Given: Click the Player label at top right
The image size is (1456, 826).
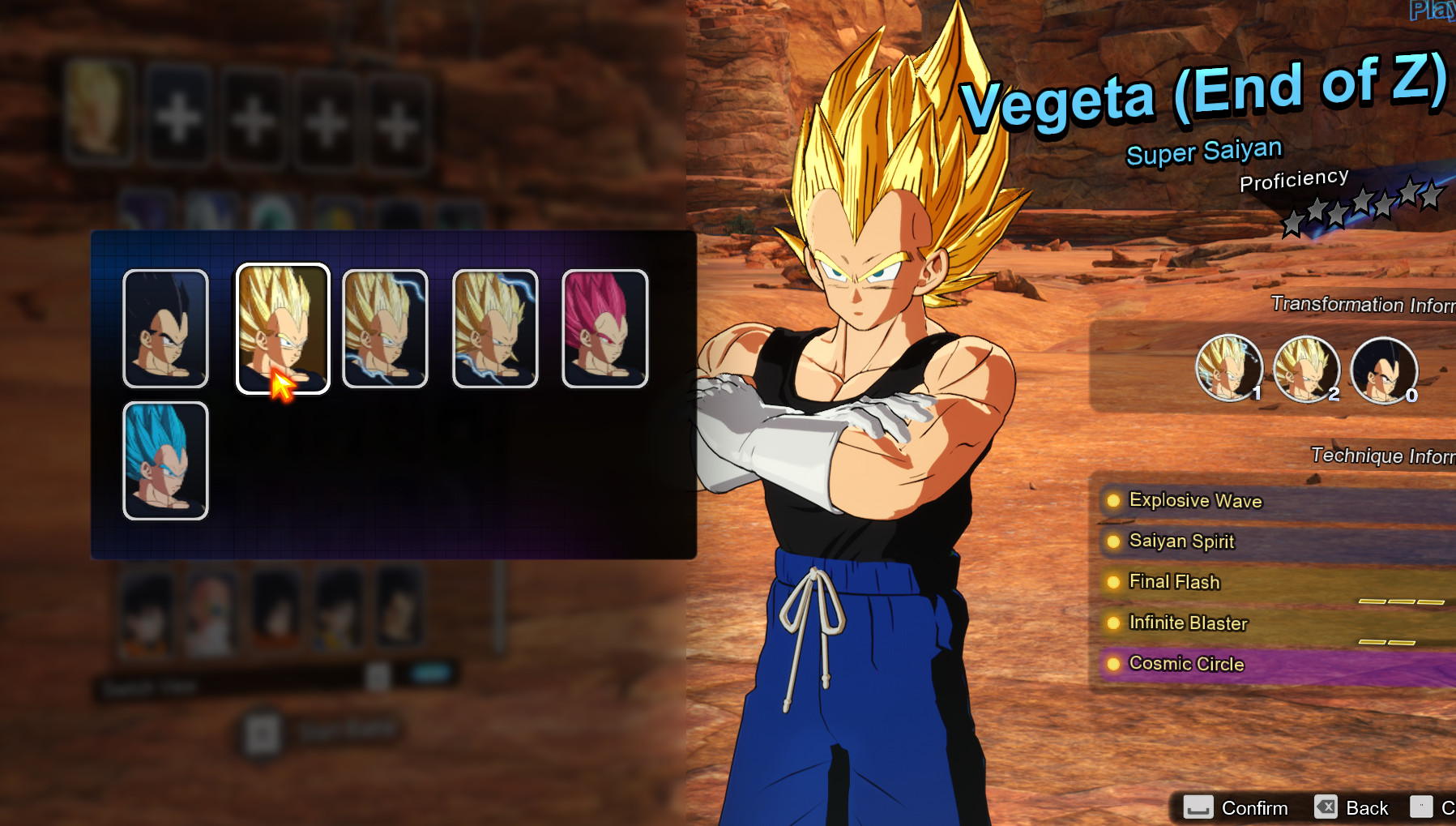Looking at the screenshot, I should click(1430, 10).
